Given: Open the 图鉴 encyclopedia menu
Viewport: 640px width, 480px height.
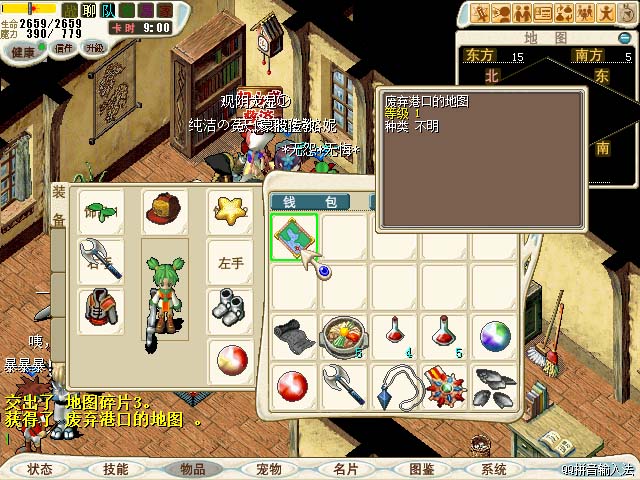Looking at the screenshot, I should [x=421, y=468].
